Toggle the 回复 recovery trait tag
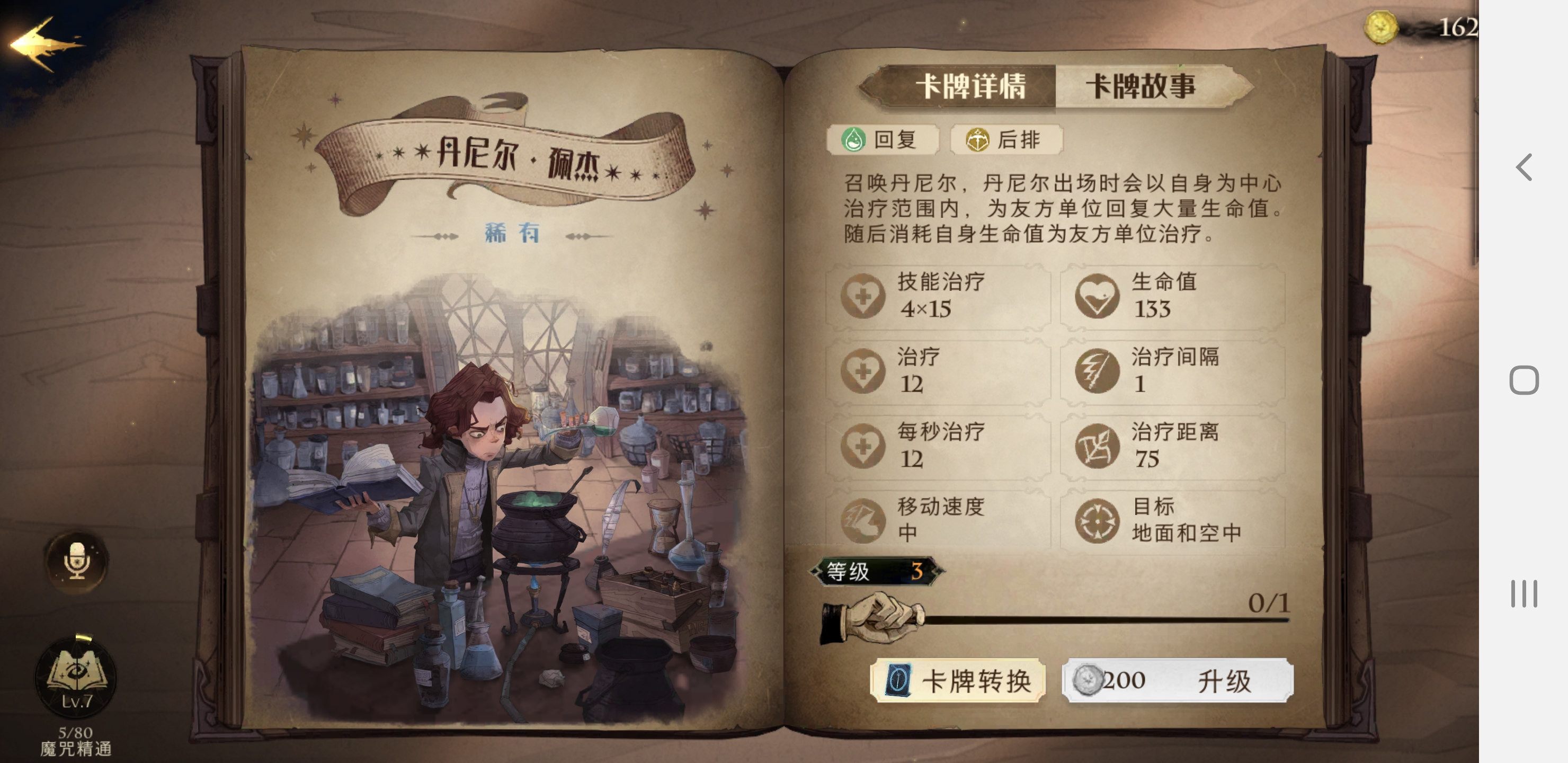 [882, 139]
